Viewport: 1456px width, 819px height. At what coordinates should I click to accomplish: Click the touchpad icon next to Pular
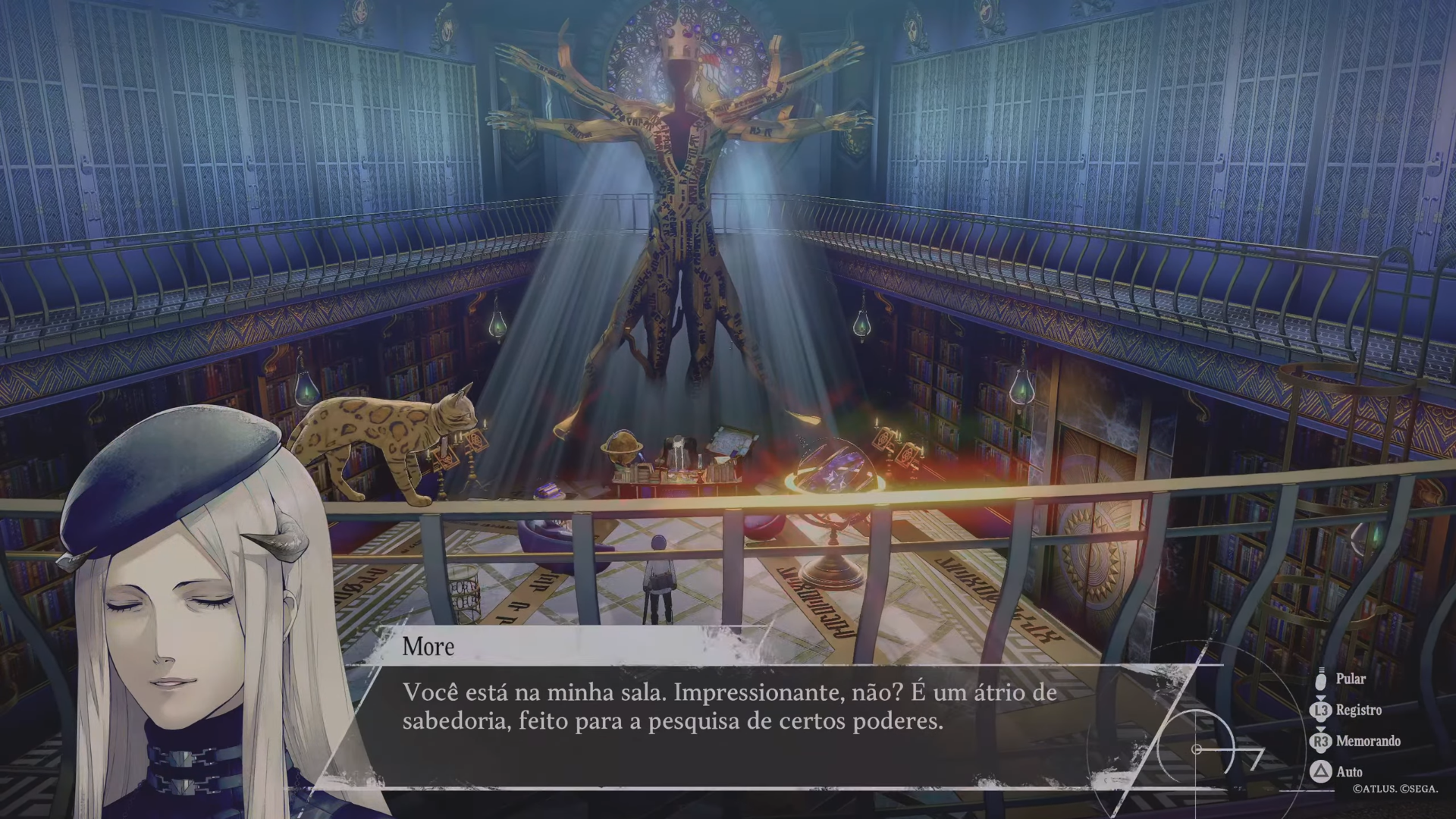1323,681
